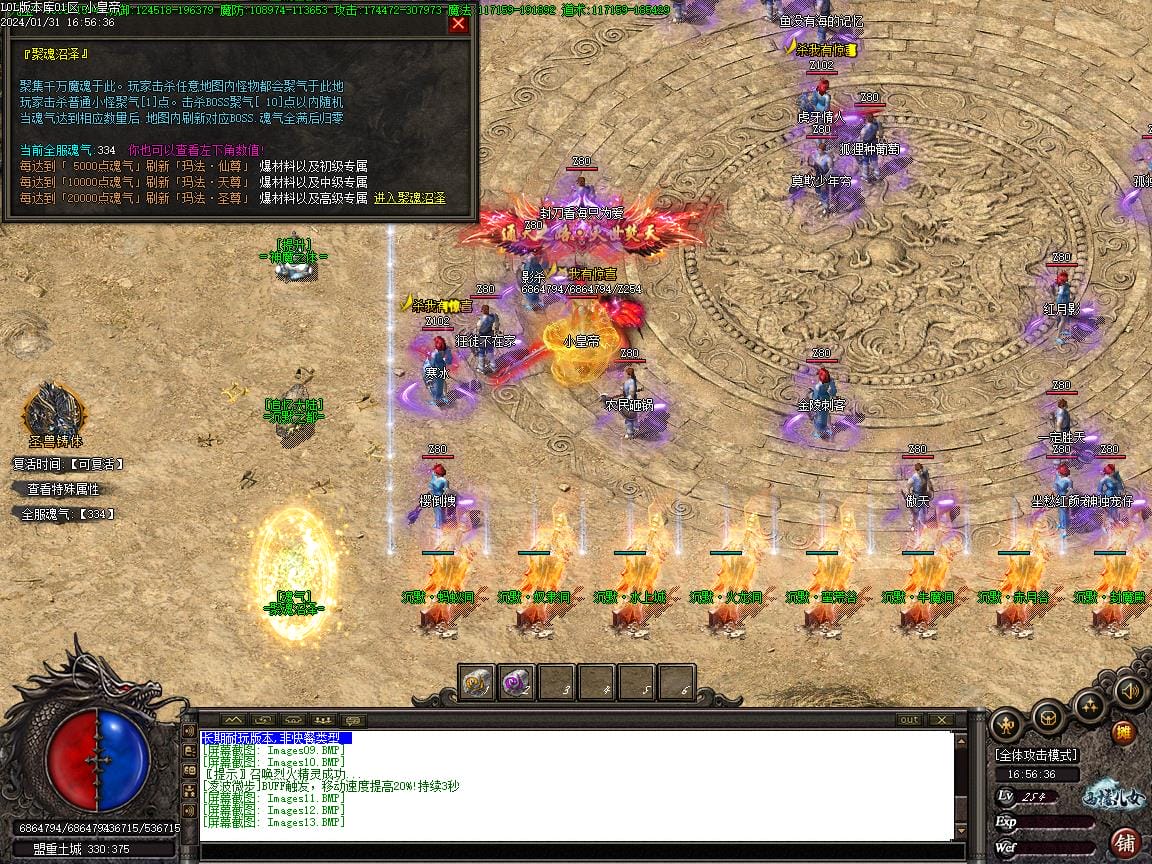The width and height of the screenshot is (1152, 864).
Task: Open 查看特殊属性 special attributes
Action: (x=63, y=489)
